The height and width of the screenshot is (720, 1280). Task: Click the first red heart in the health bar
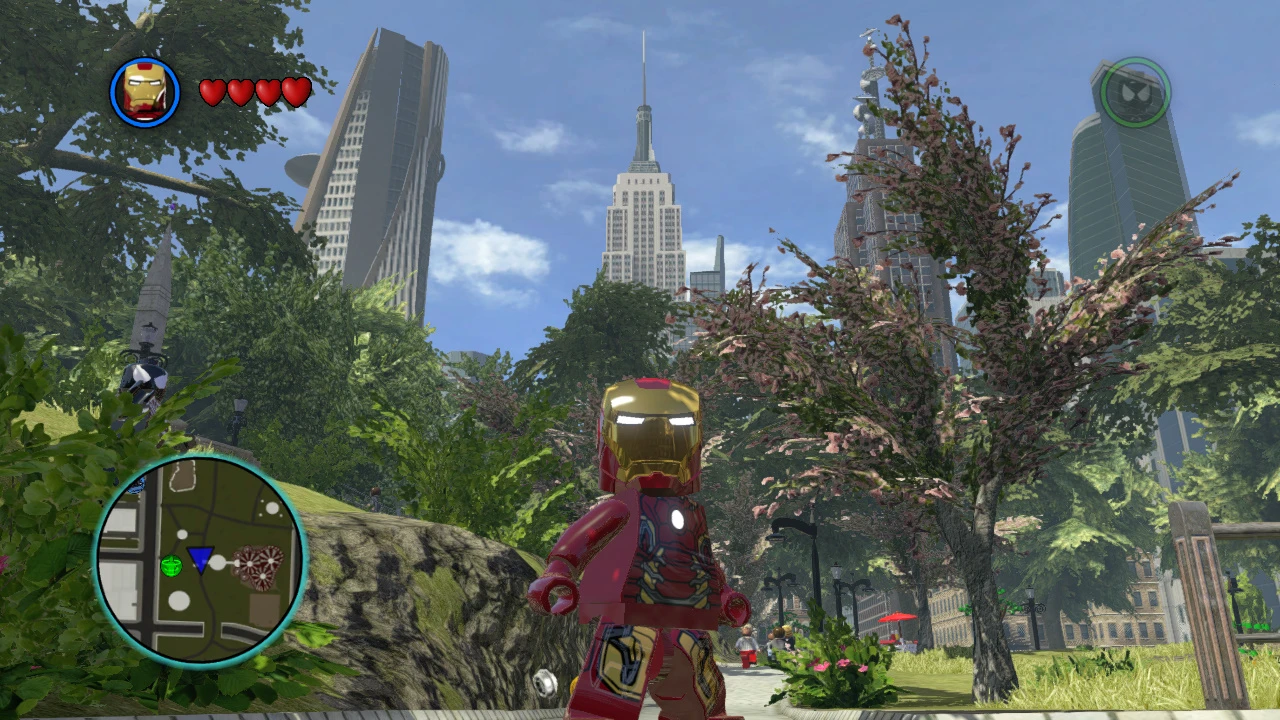[213, 91]
